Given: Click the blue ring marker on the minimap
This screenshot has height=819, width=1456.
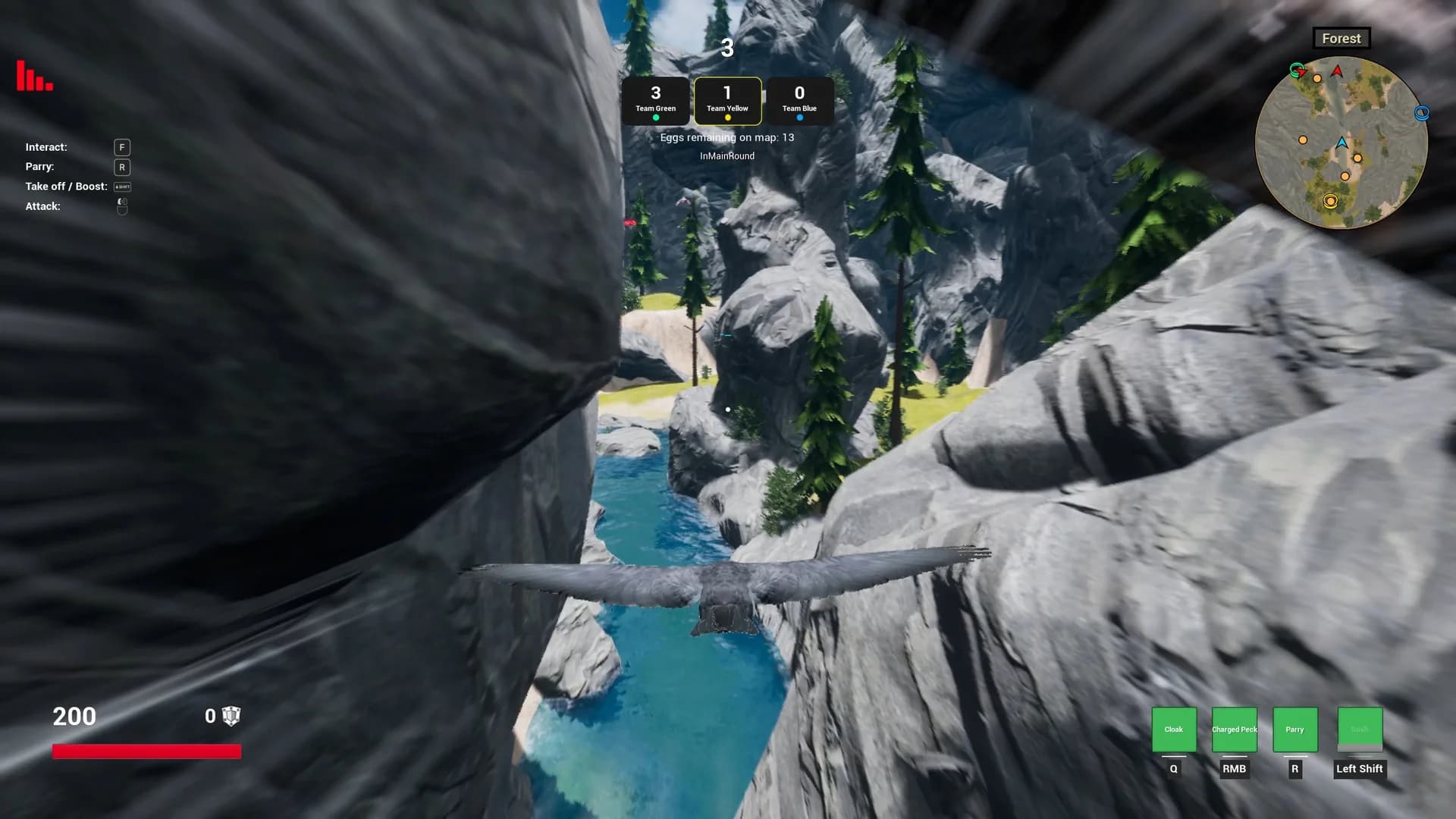Looking at the screenshot, I should click(x=1423, y=113).
